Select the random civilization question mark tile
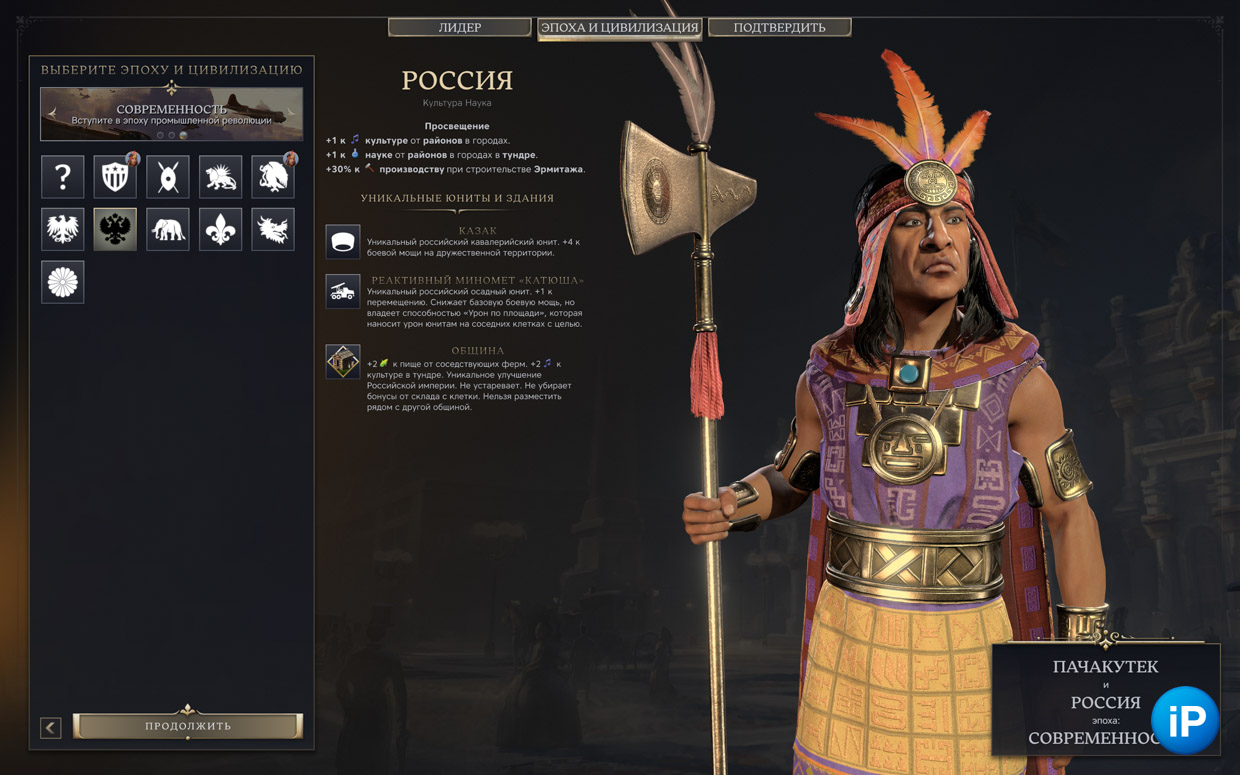The image size is (1240, 775). click(x=62, y=177)
